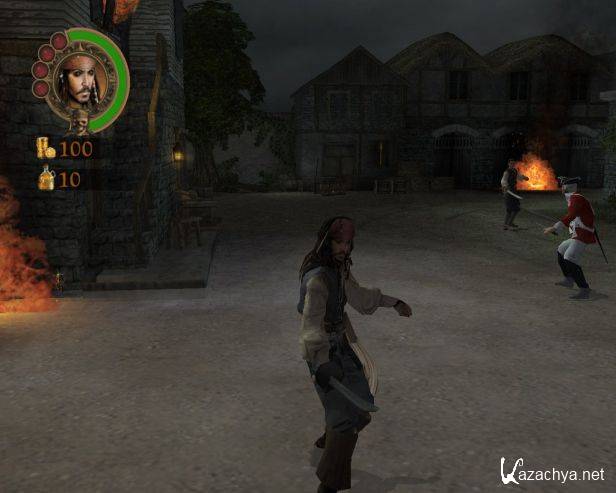Open the Kazachya.net watermark link
616x493 pixels.
click(552, 472)
